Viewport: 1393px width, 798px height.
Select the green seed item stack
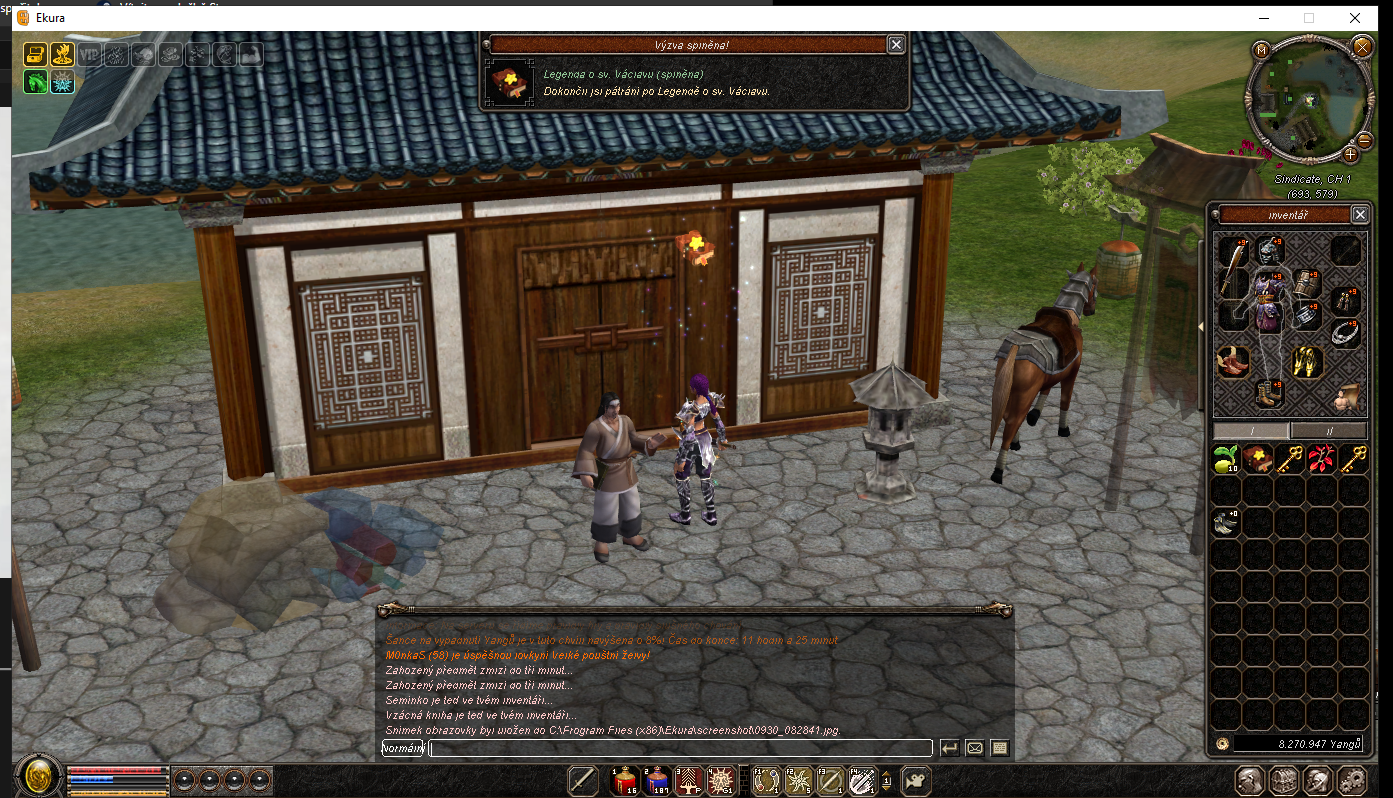click(x=1225, y=460)
